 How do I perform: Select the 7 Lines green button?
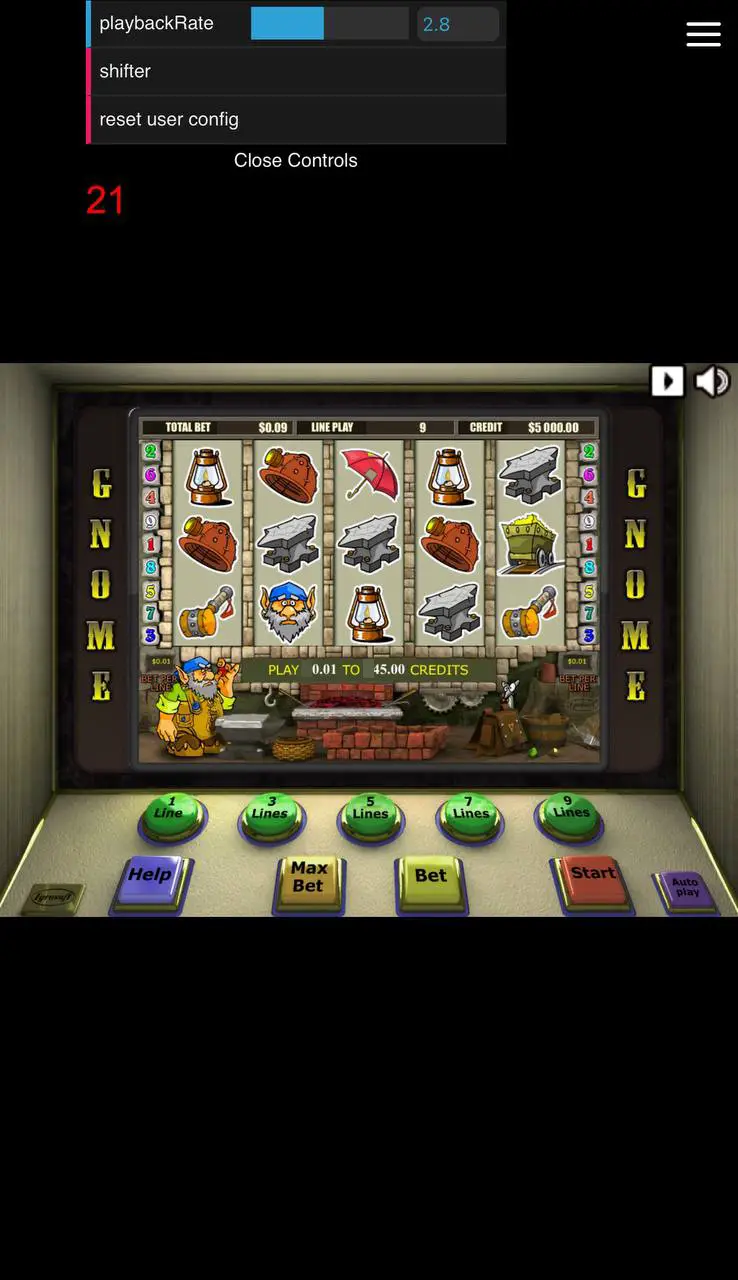(470, 812)
